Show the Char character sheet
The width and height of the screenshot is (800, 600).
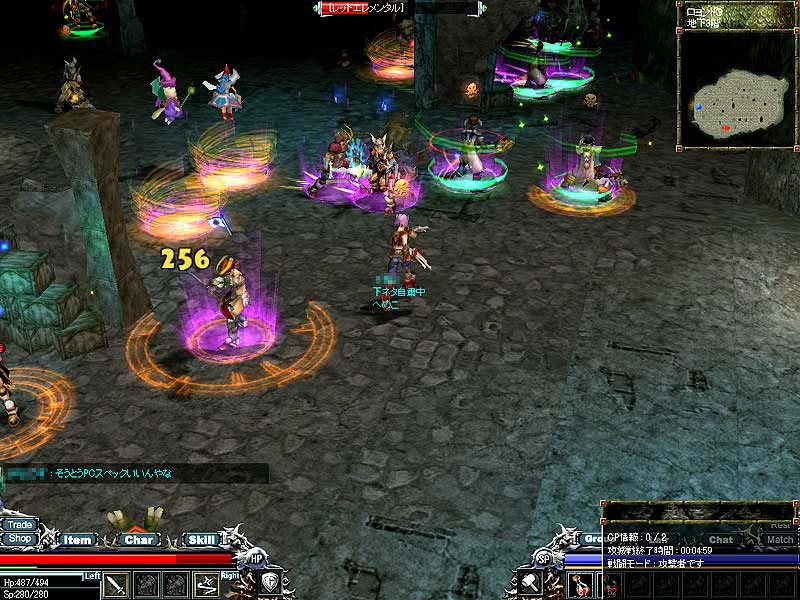click(139, 540)
